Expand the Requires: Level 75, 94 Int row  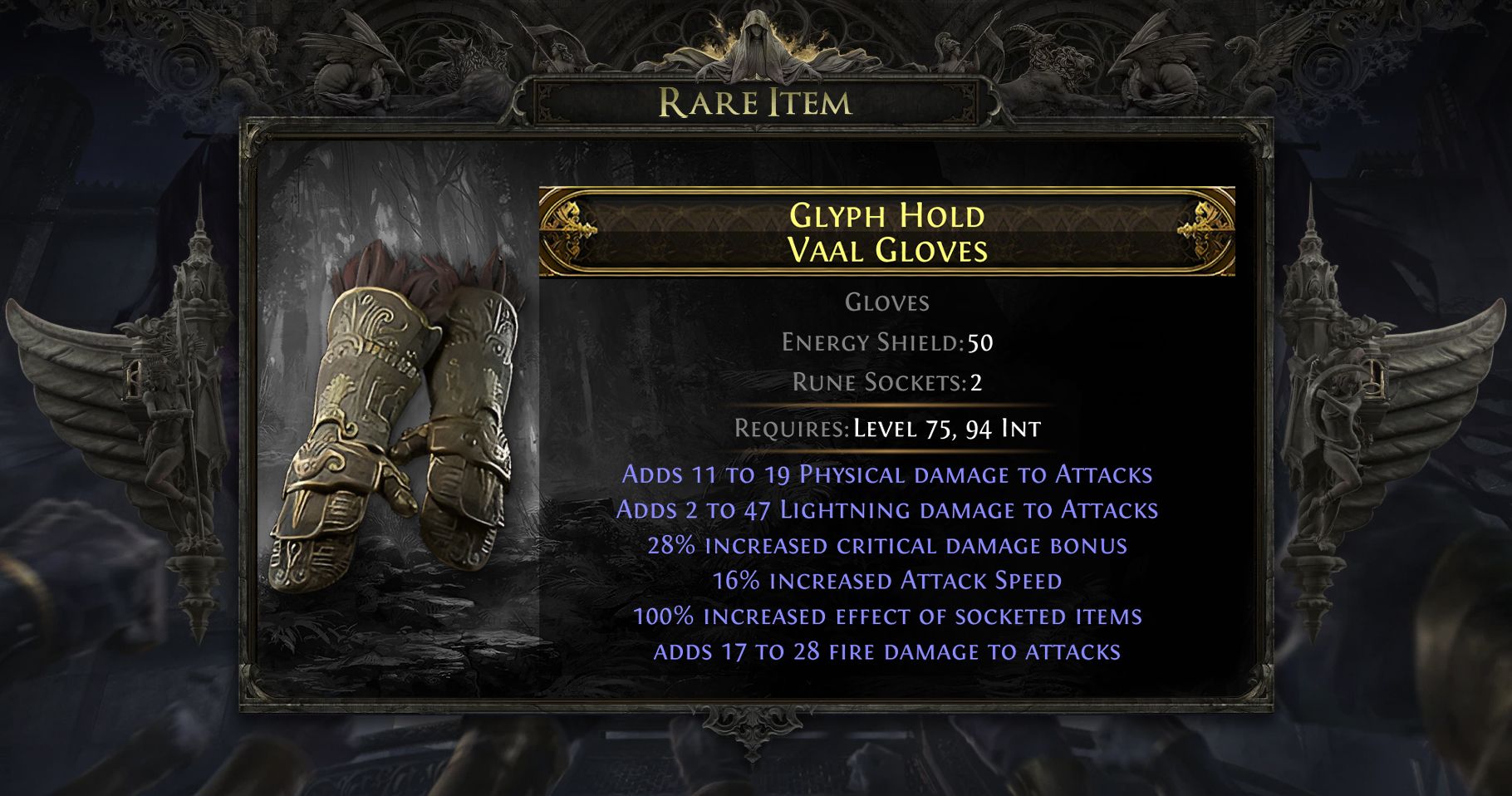tap(889, 430)
